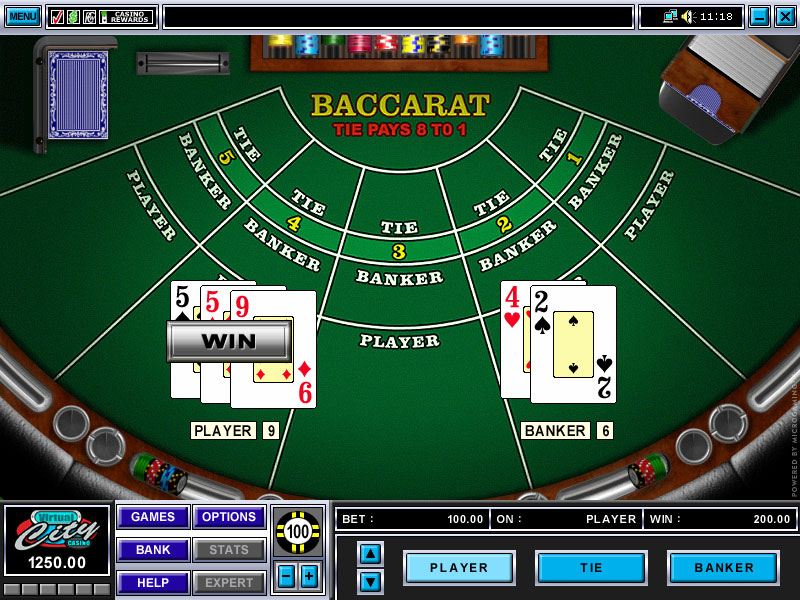The width and height of the screenshot is (800, 600).
Task: Toggle the speaker sound icon
Action: [687, 17]
